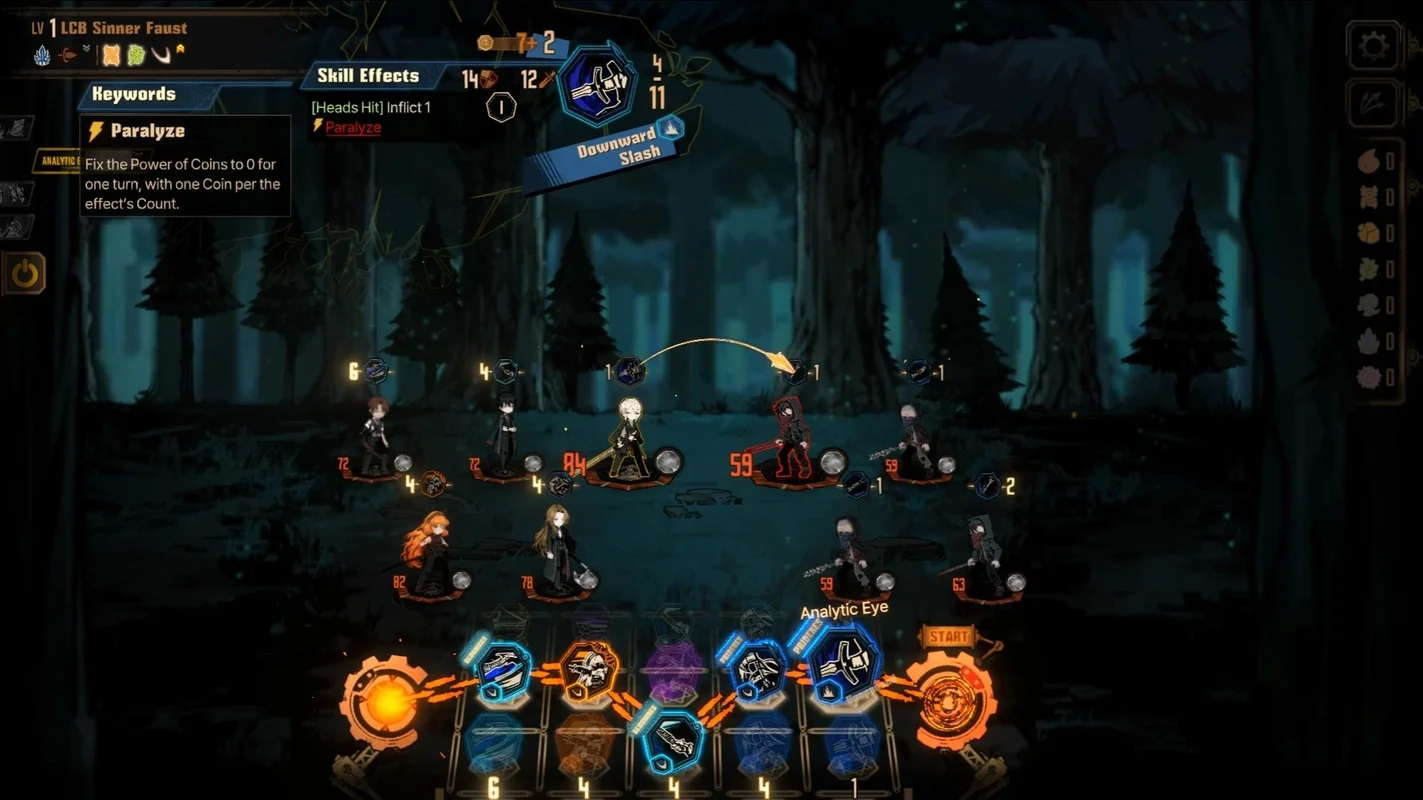Select the orange skull-face skill in the chain
Screen dimensions: 1423x800
click(x=589, y=671)
